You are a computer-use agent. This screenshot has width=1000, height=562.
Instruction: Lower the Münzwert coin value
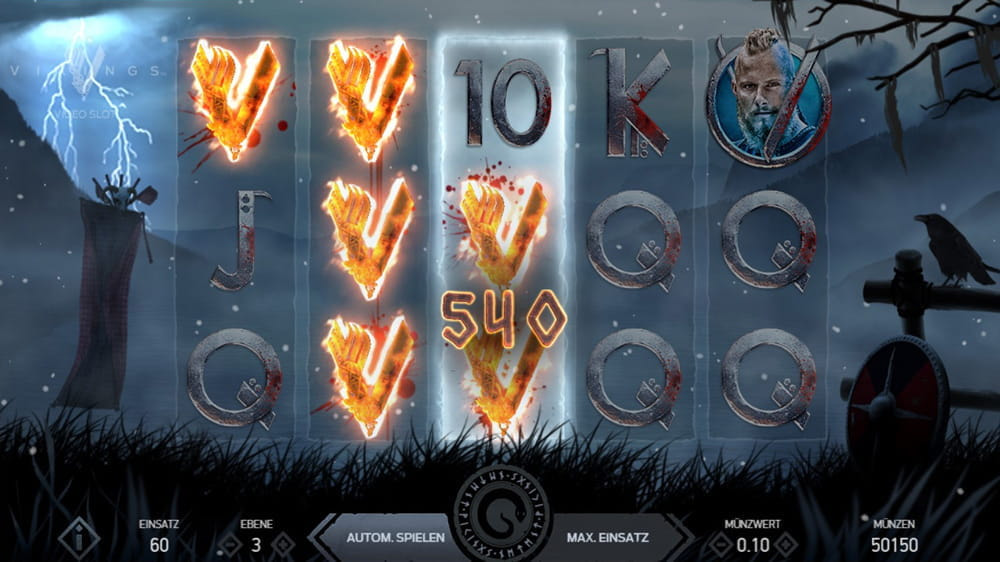click(x=714, y=545)
